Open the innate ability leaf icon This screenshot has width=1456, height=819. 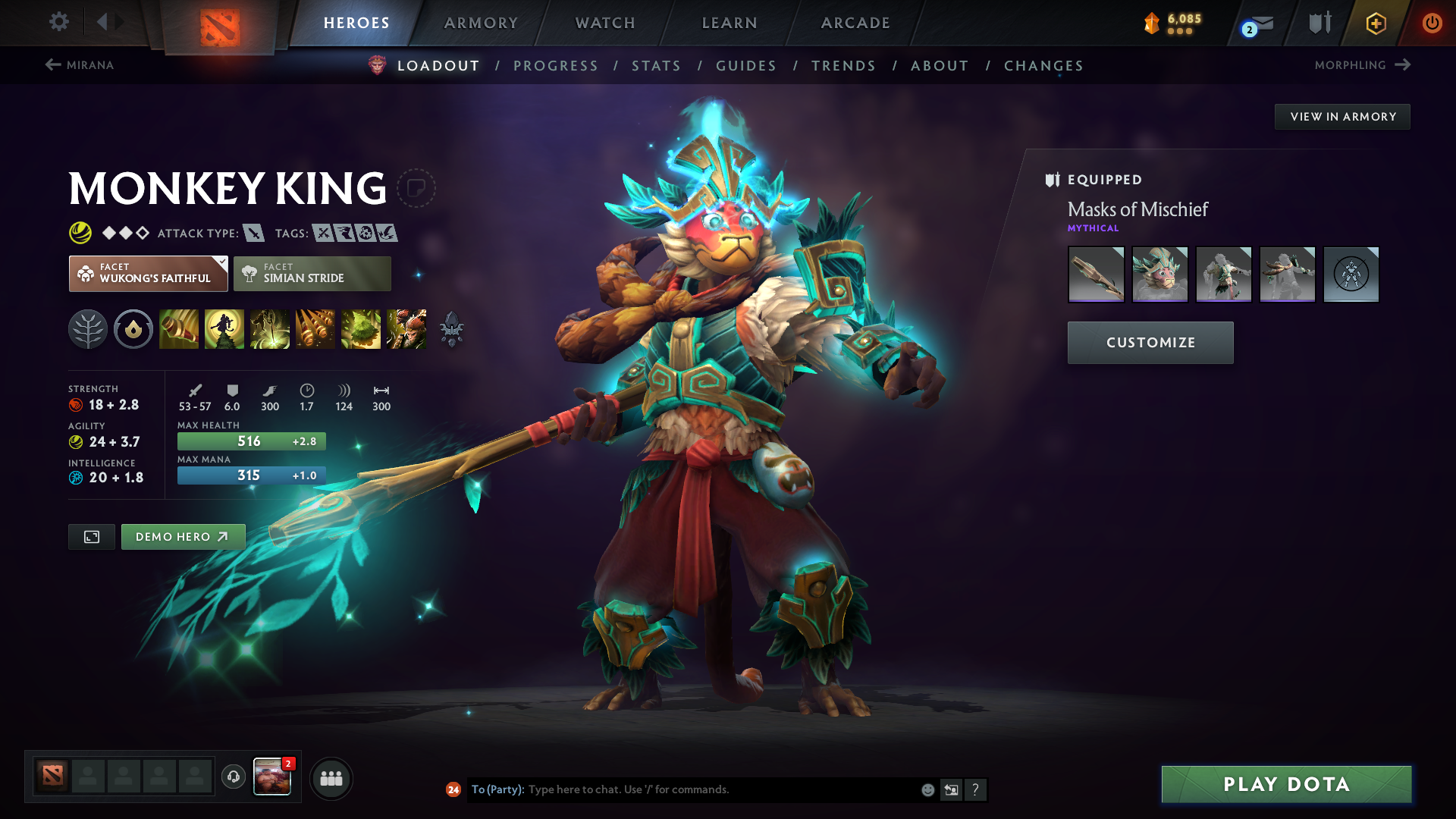[x=89, y=329]
